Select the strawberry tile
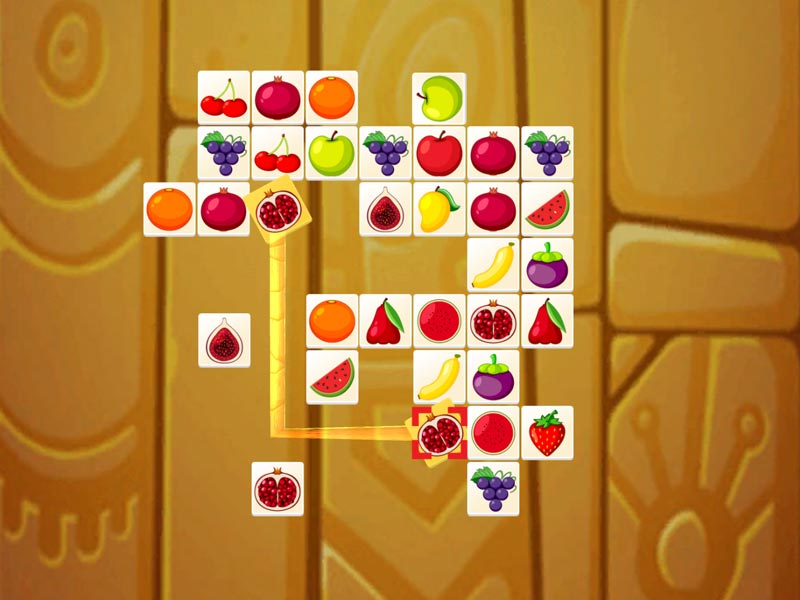The width and height of the screenshot is (800, 600). click(547, 433)
